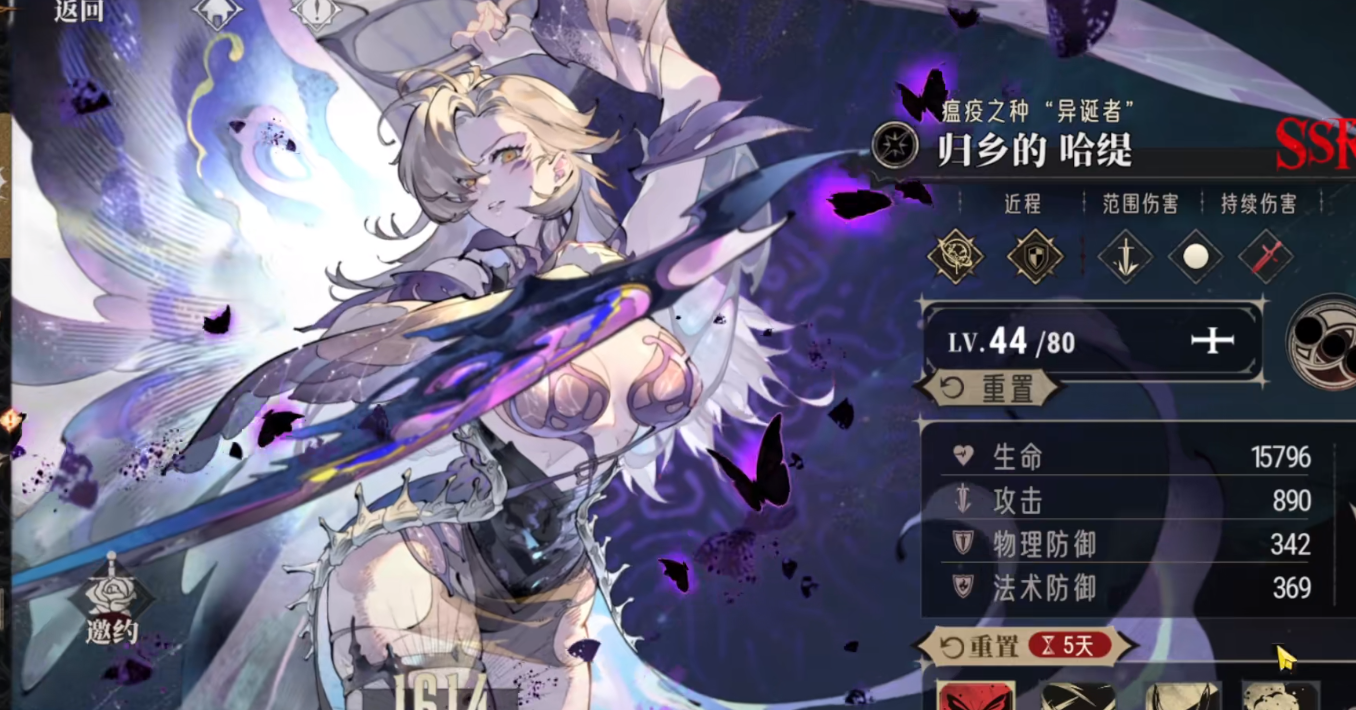Screen dimensions: 1356x710
Task: Open the exclamation mark info icon
Action: 317,13
